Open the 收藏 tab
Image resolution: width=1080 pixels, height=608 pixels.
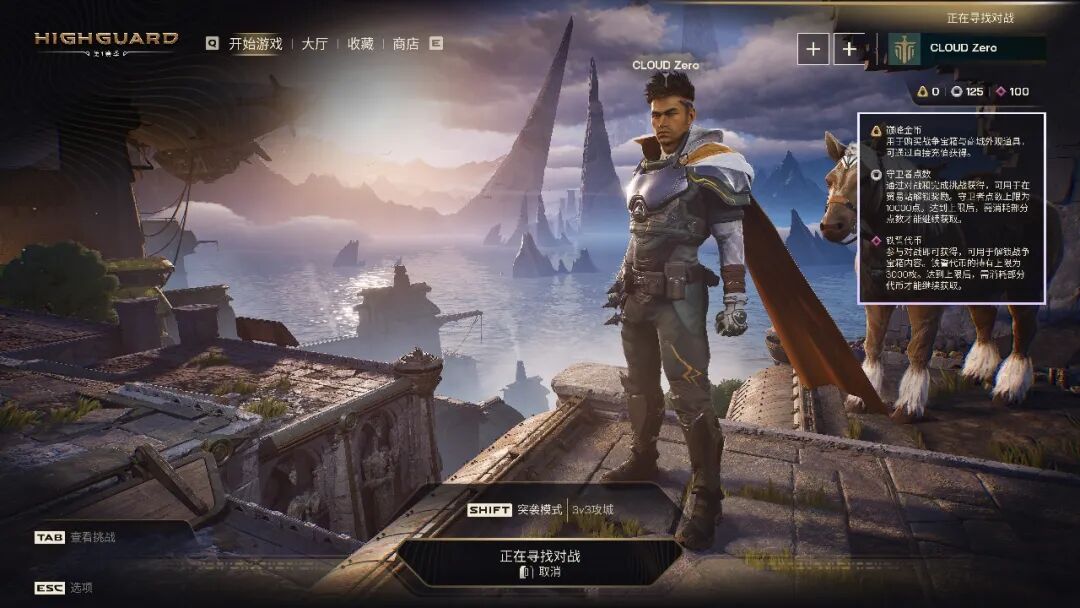pos(360,44)
